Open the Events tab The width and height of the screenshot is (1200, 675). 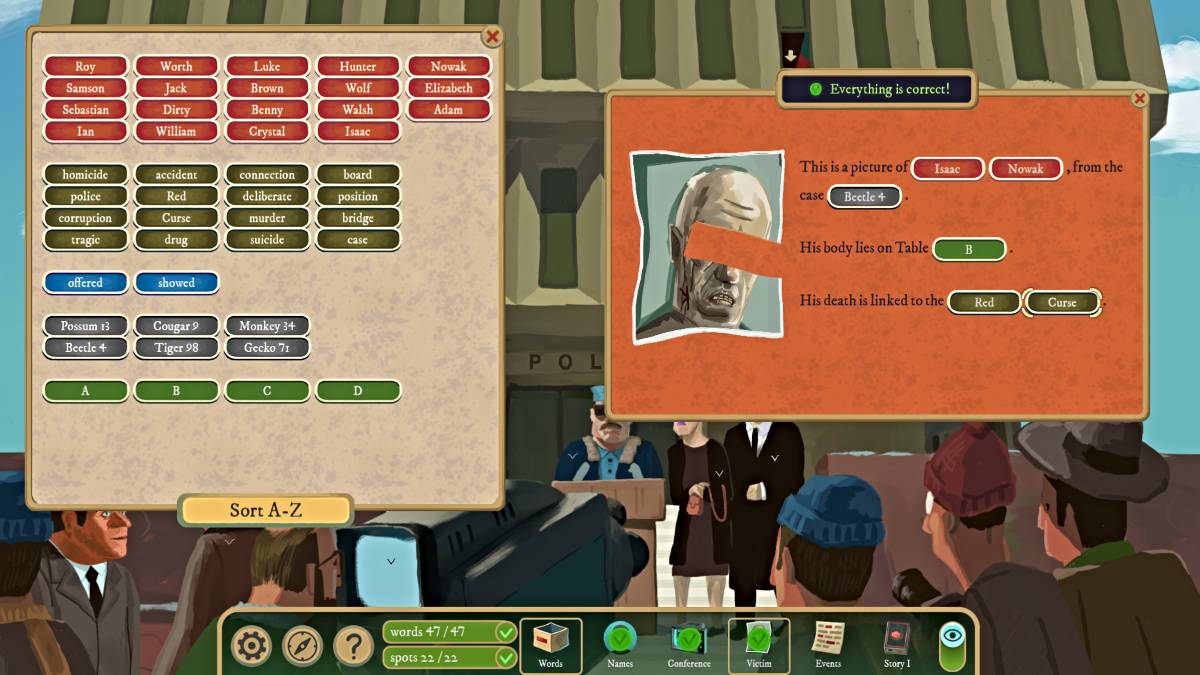[828, 644]
